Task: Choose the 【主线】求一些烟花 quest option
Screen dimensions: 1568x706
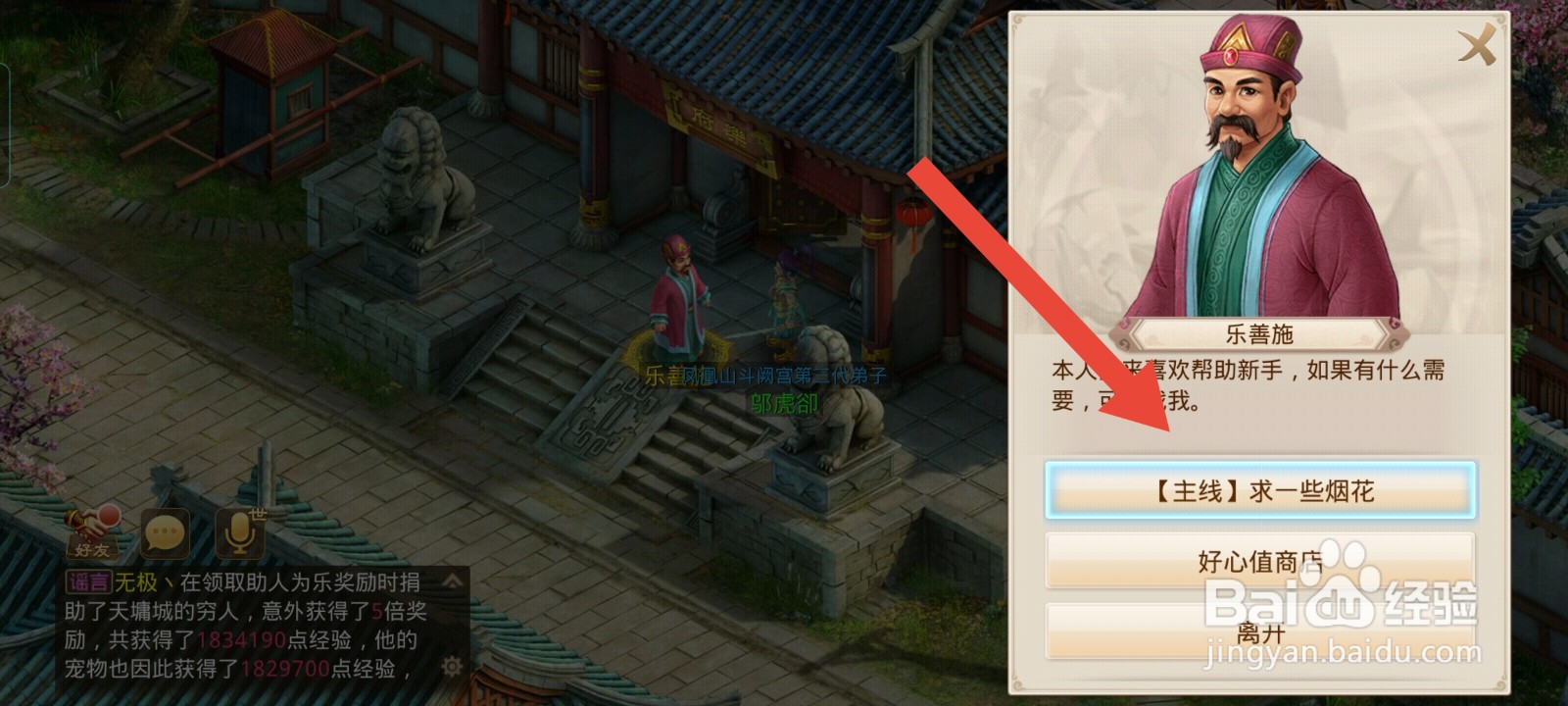Action: (1266, 489)
